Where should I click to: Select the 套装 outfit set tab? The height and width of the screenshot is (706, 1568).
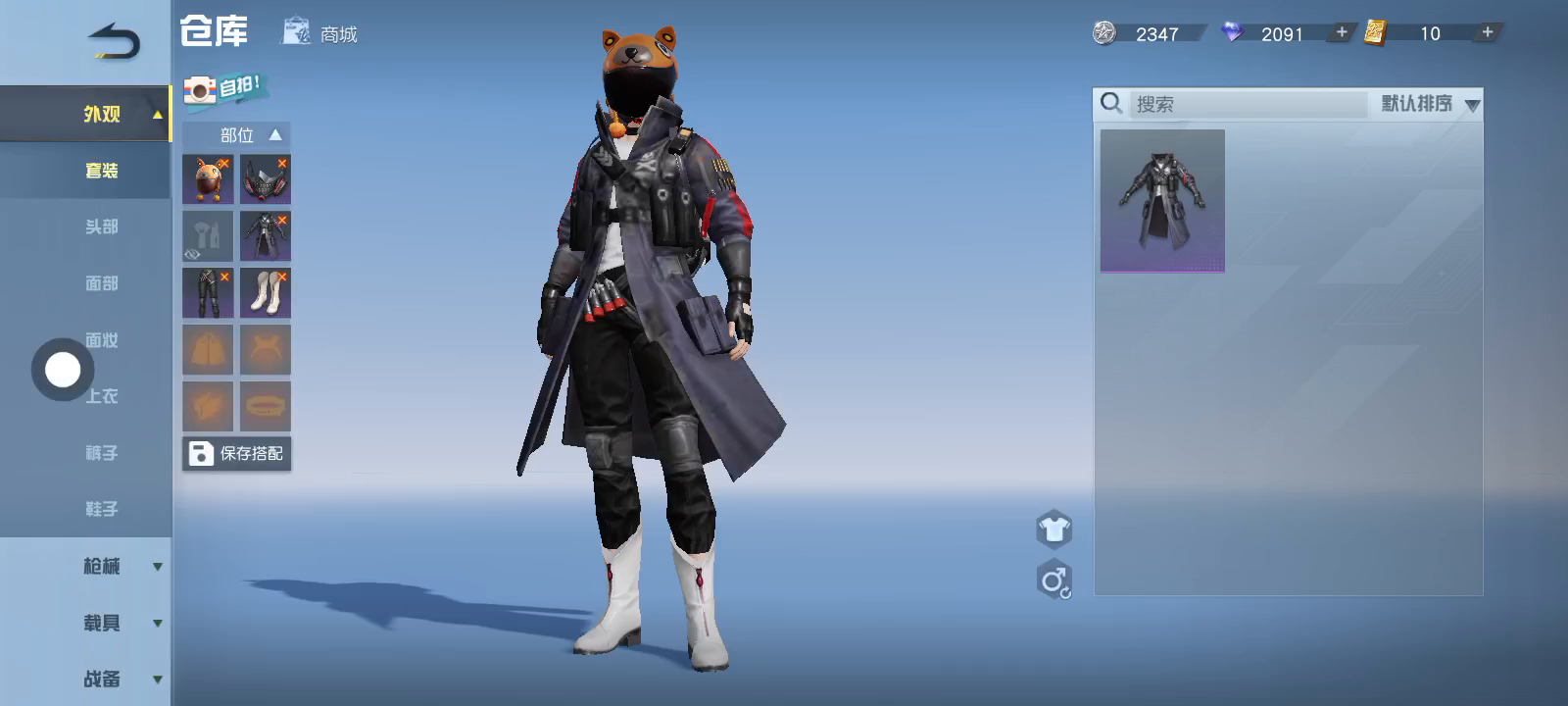point(101,171)
